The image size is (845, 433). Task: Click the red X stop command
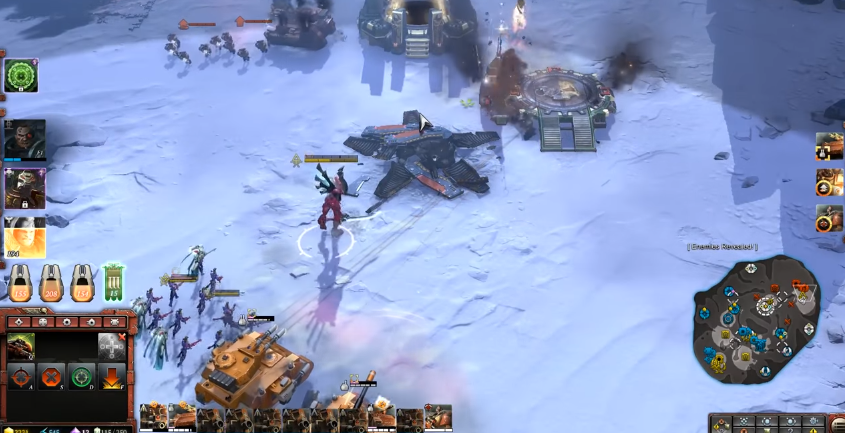pyautogui.click(x=50, y=379)
